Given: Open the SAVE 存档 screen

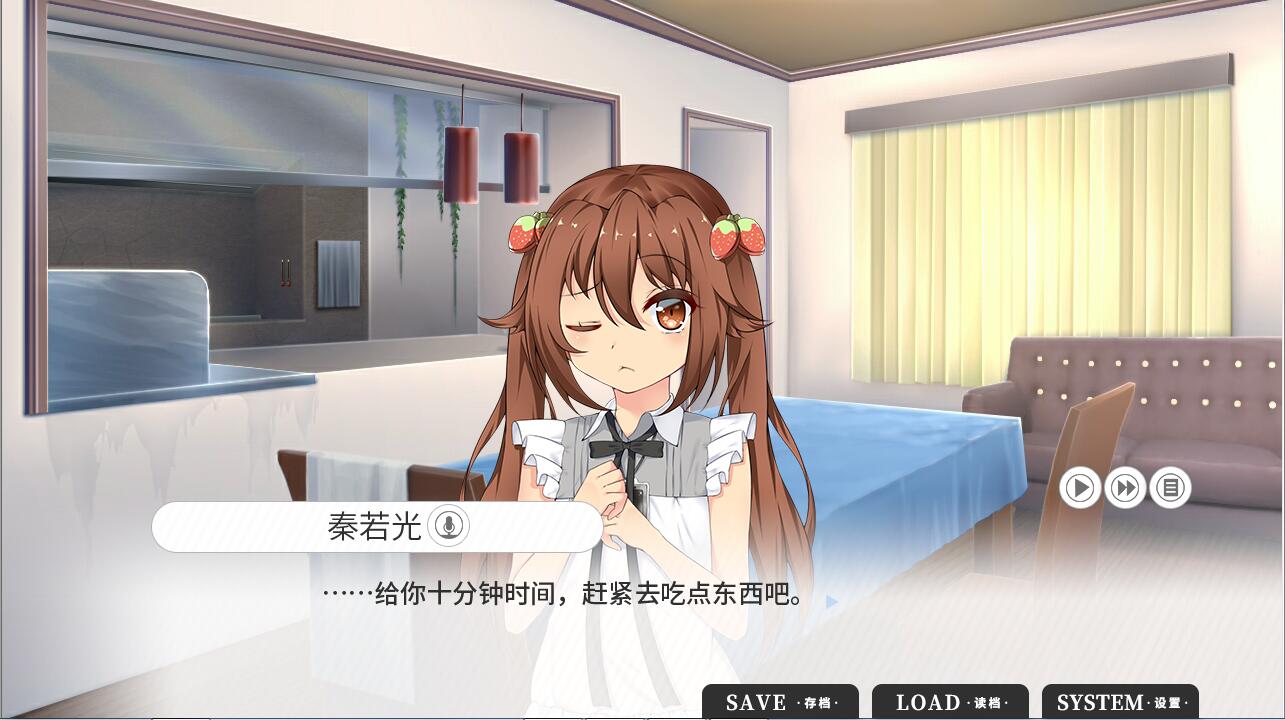Looking at the screenshot, I should (x=782, y=702).
